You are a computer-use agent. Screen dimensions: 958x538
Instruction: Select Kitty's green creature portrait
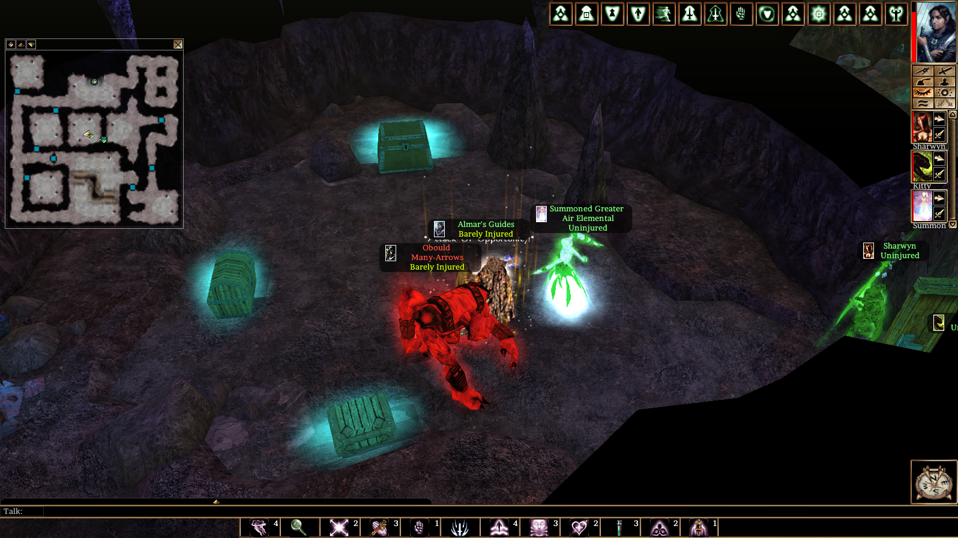pyautogui.click(x=921, y=166)
